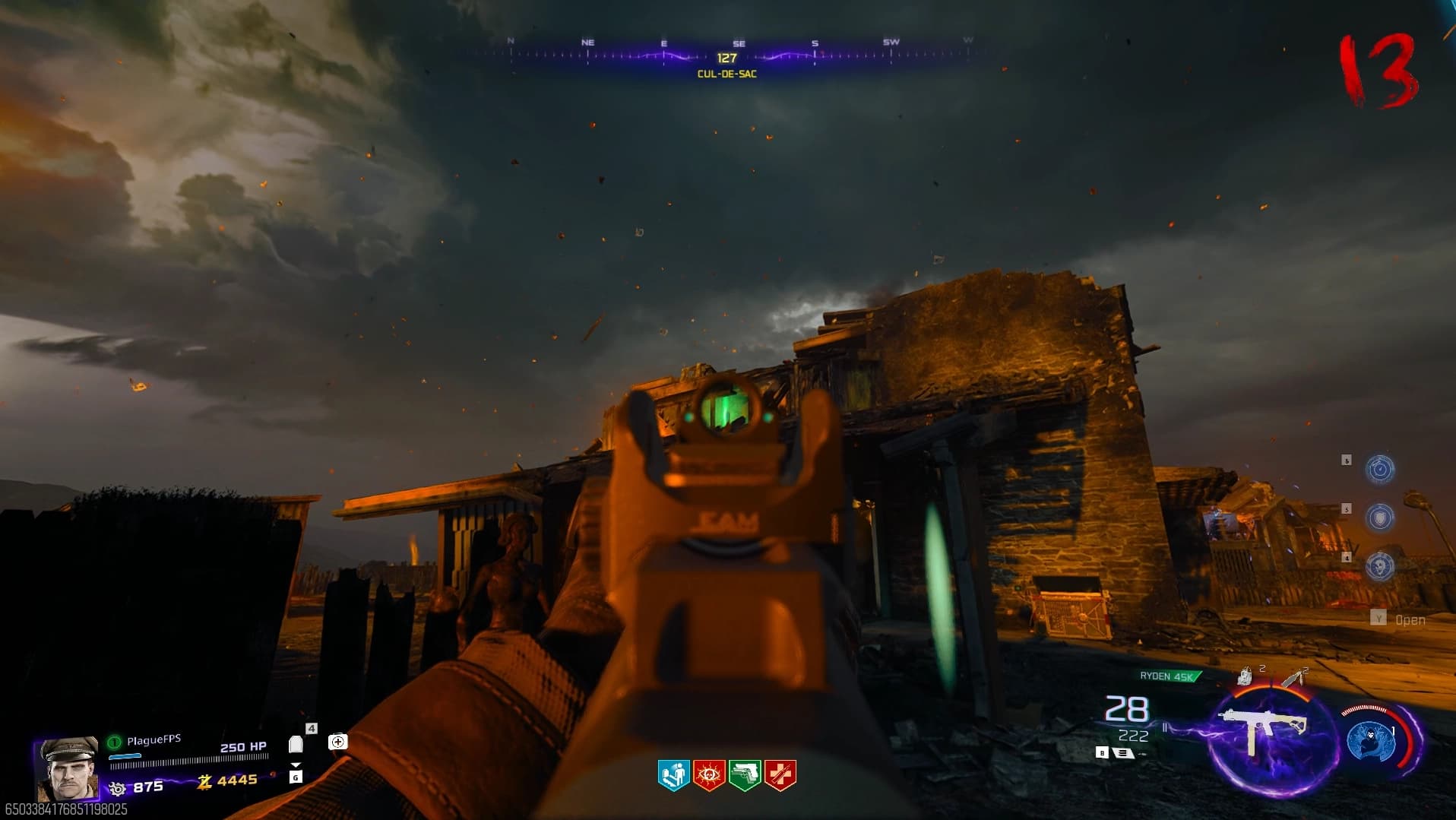Use the medkit self-revive icon
1456x820 pixels.
[x=338, y=742]
